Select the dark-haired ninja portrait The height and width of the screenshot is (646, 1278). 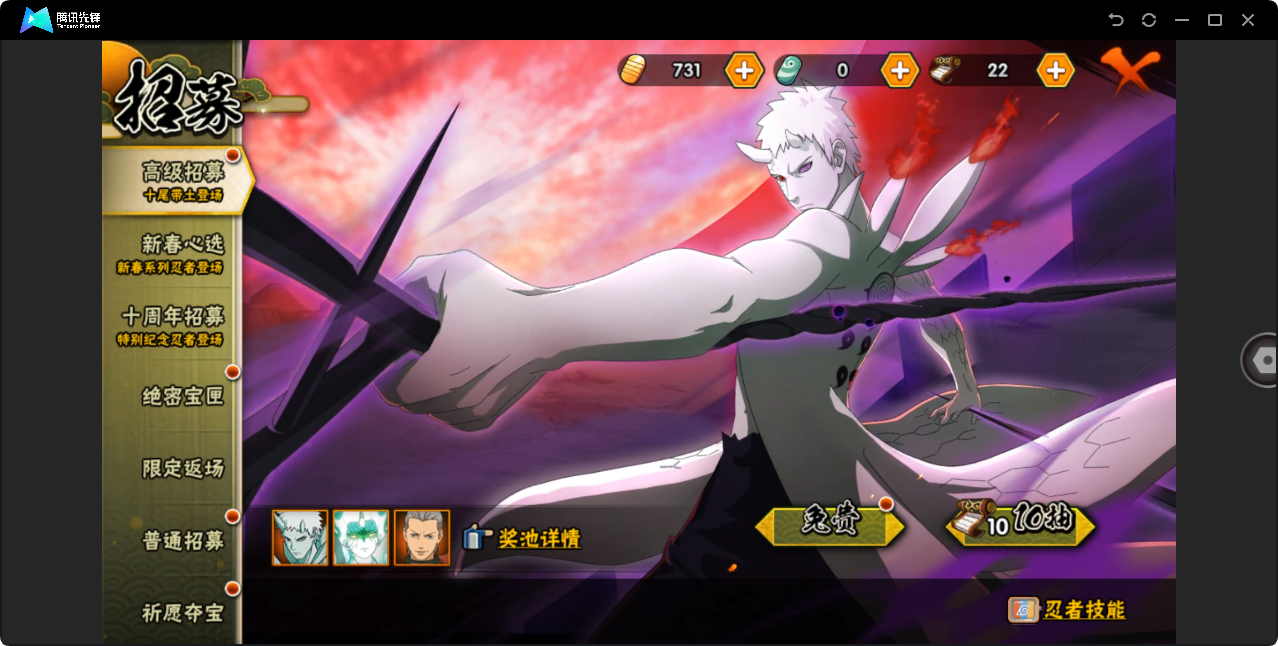tap(422, 538)
